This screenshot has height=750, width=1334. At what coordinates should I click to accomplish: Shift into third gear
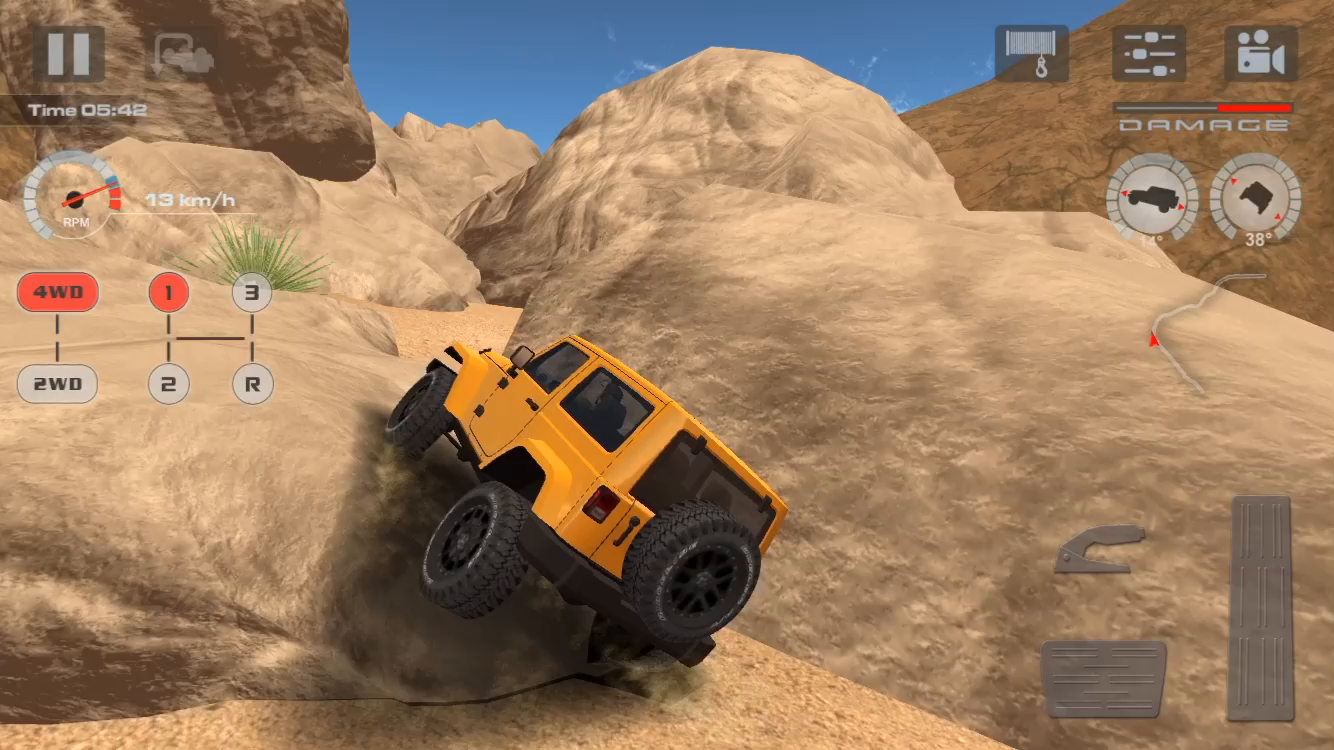pyautogui.click(x=252, y=292)
